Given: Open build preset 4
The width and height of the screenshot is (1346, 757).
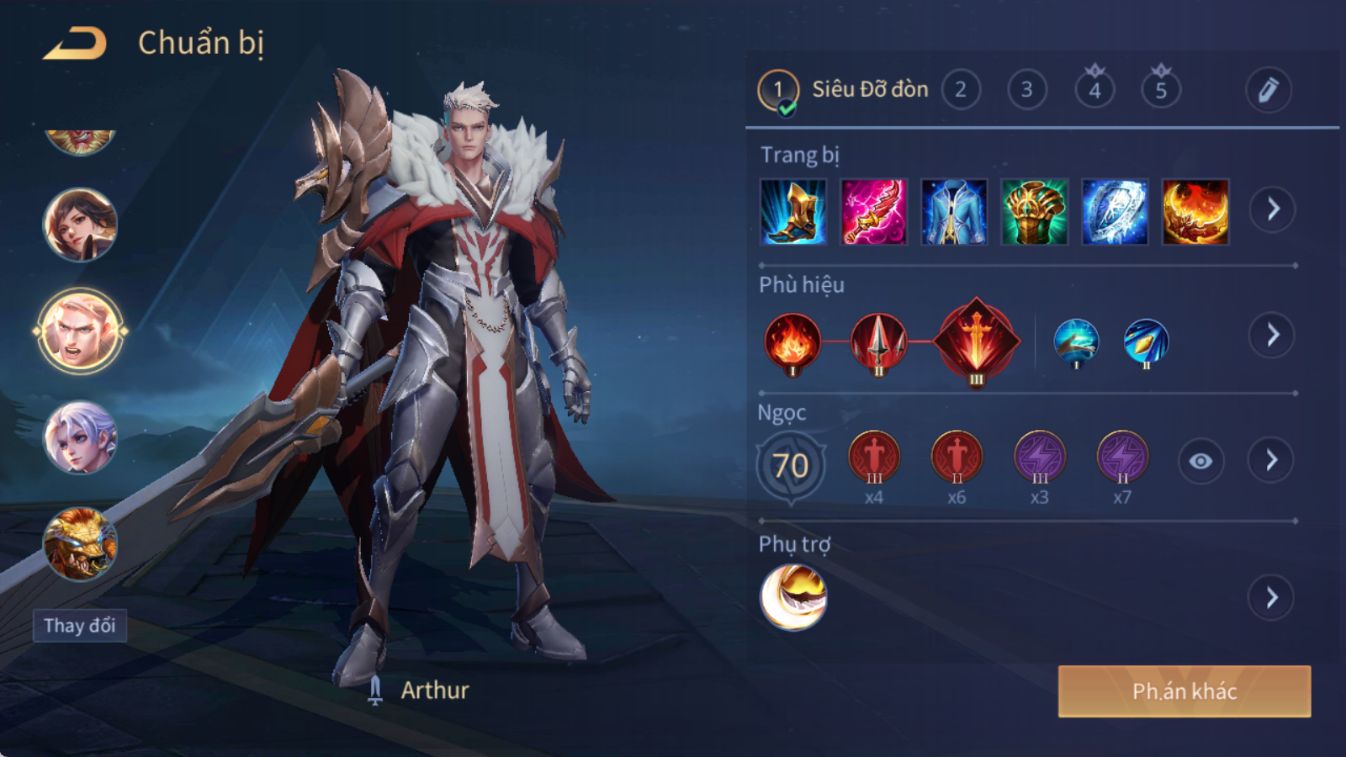Looking at the screenshot, I should (x=1094, y=90).
